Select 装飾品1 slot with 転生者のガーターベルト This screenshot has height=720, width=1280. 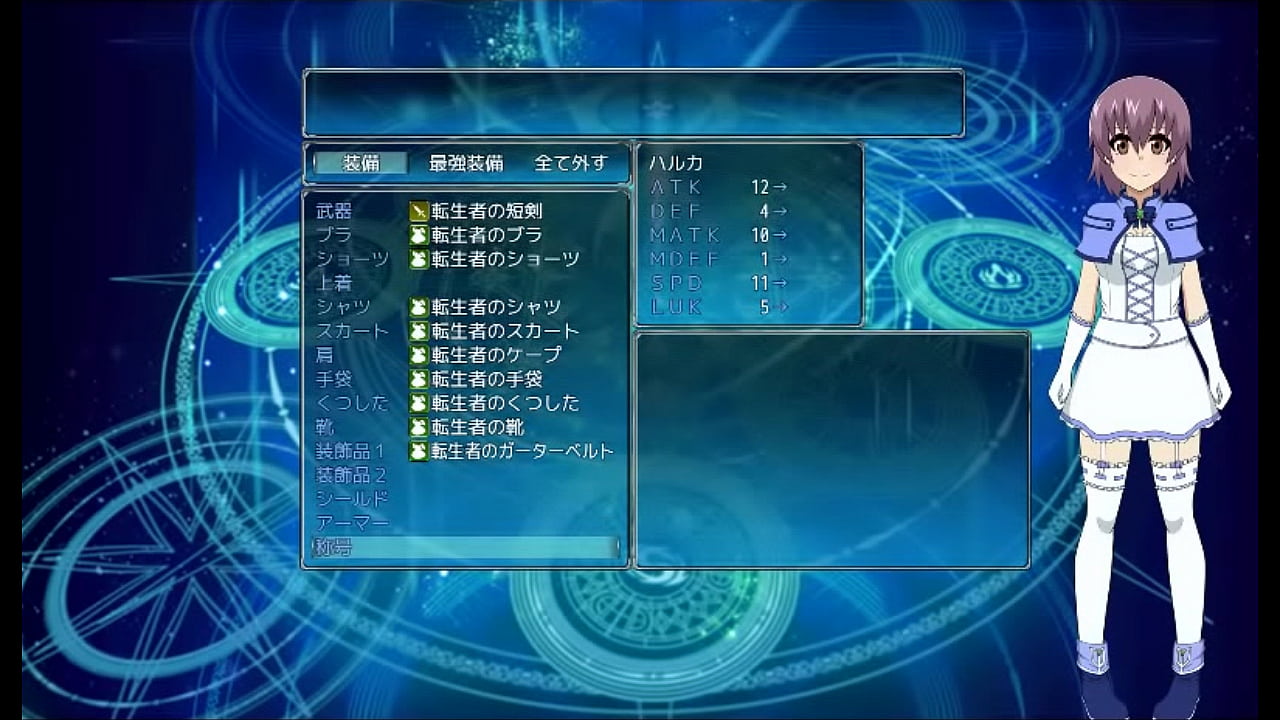tap(465, 451)
